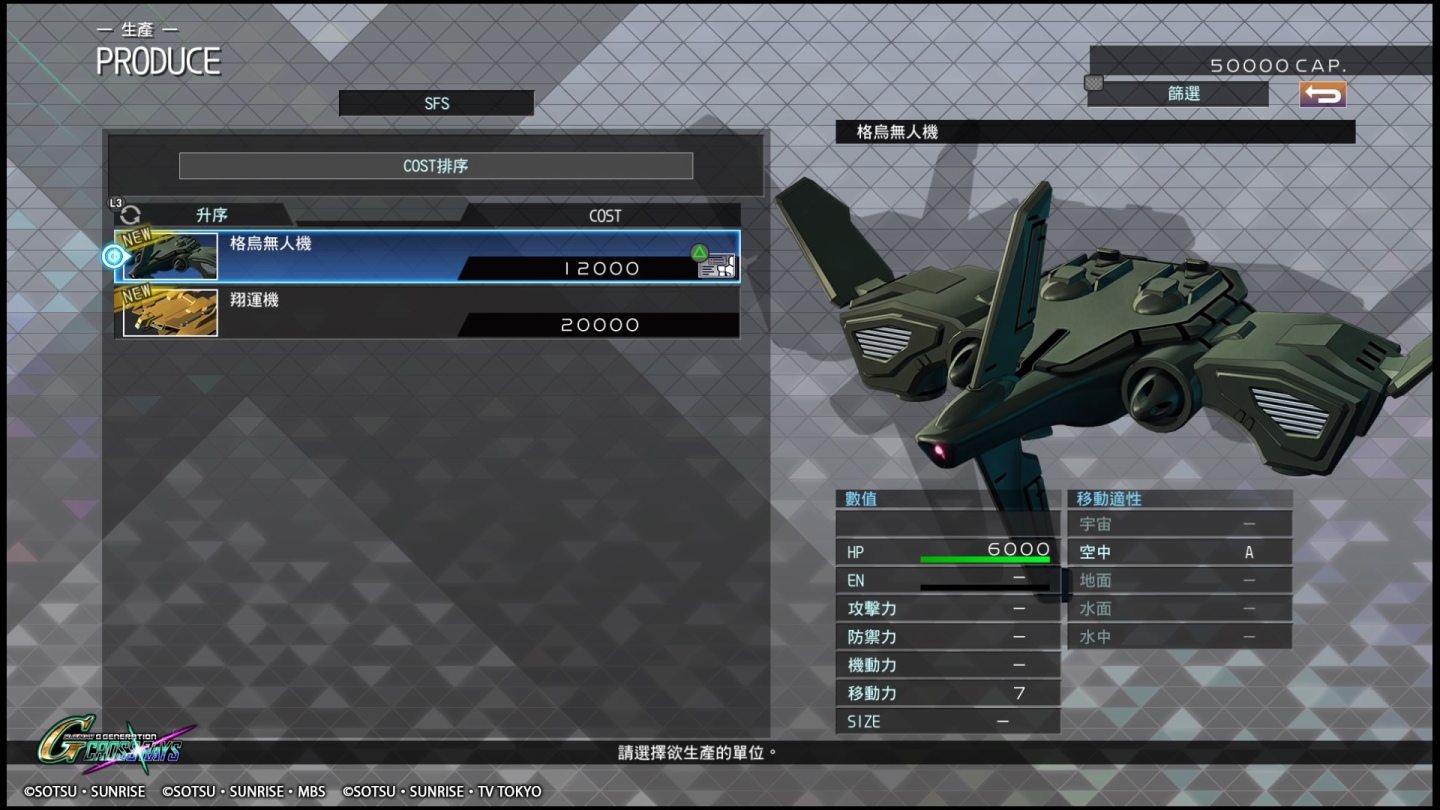Viewport: 1440px width, 810px height.
Task: Select the 翔運機 unit costing 20000
Action: 430,312
